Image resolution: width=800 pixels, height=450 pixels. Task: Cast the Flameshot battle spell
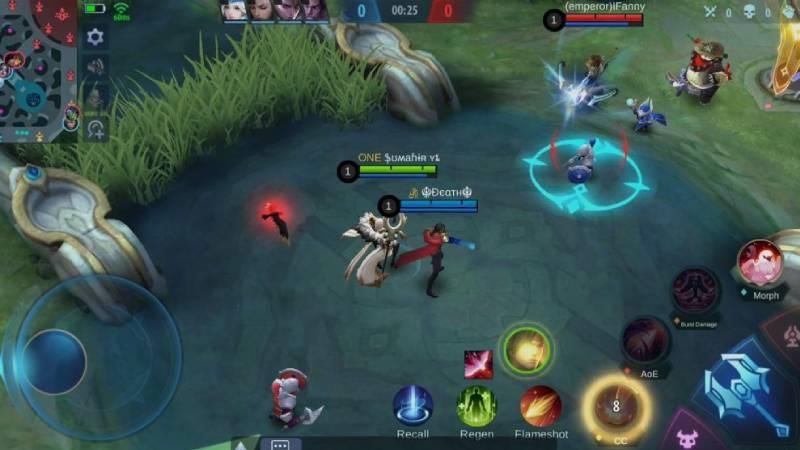coord(541,405)
